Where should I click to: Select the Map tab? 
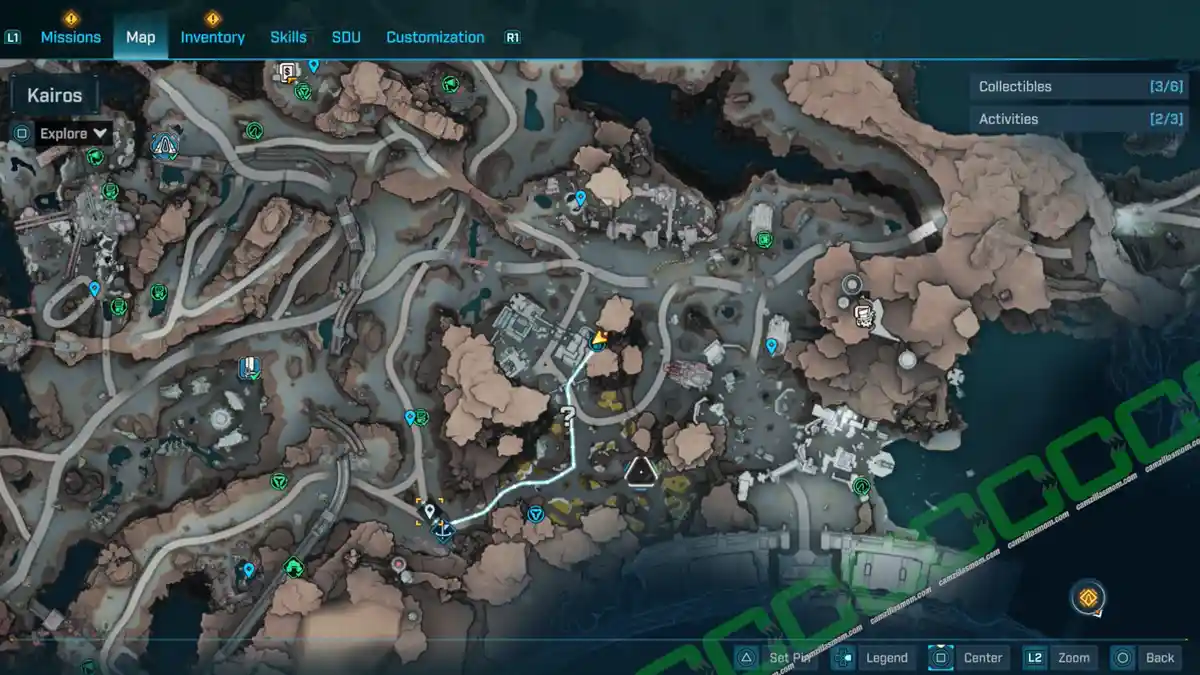[140, 37]
